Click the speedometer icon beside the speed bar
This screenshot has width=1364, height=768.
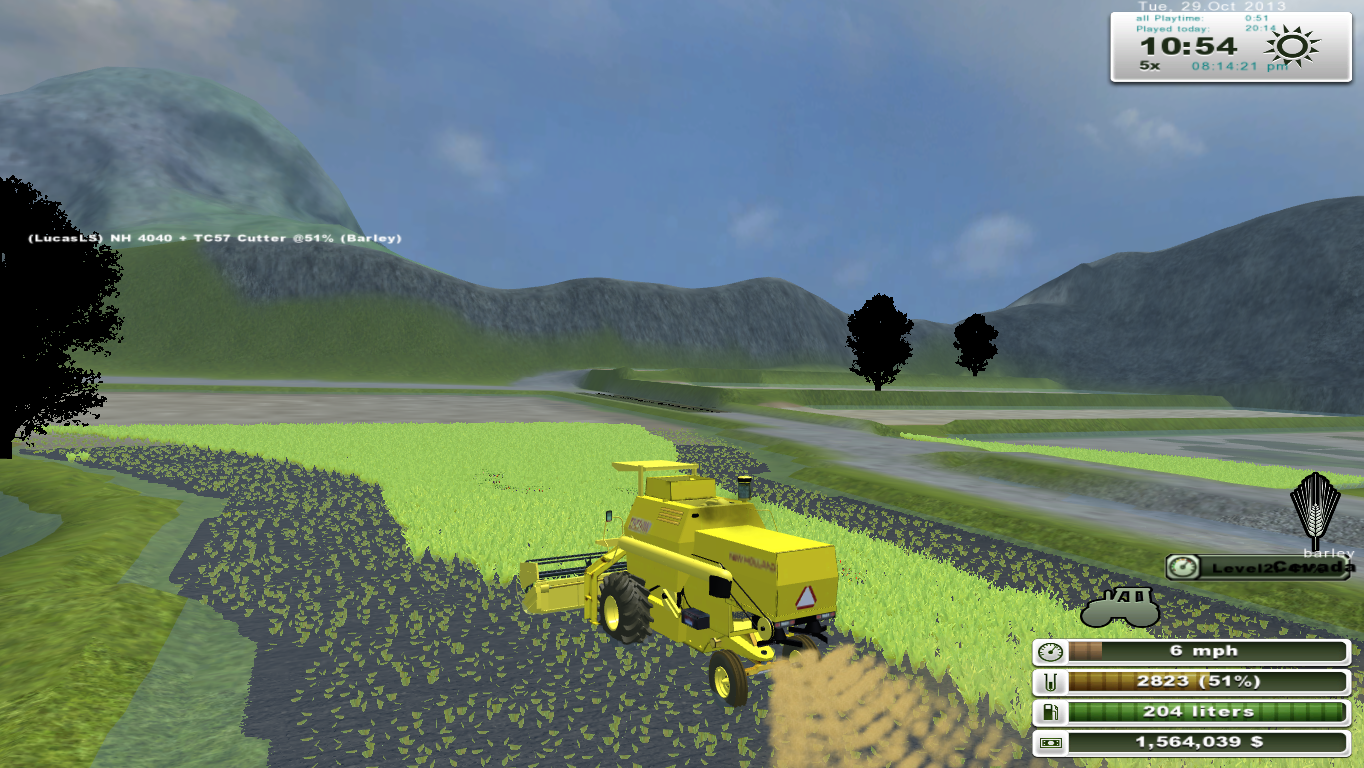point(1053,651)
